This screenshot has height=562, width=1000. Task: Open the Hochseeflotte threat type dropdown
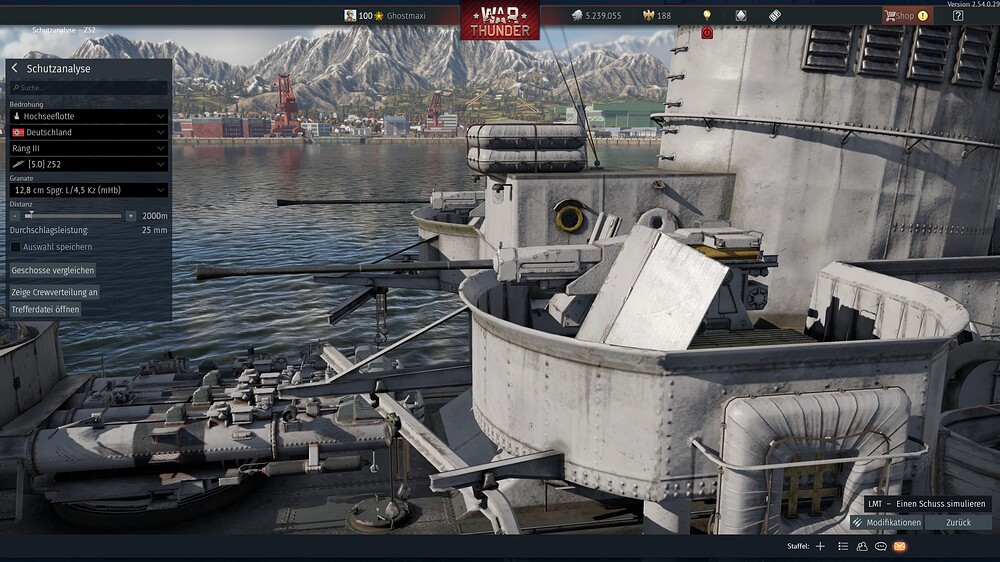click(x=88, y=116)
